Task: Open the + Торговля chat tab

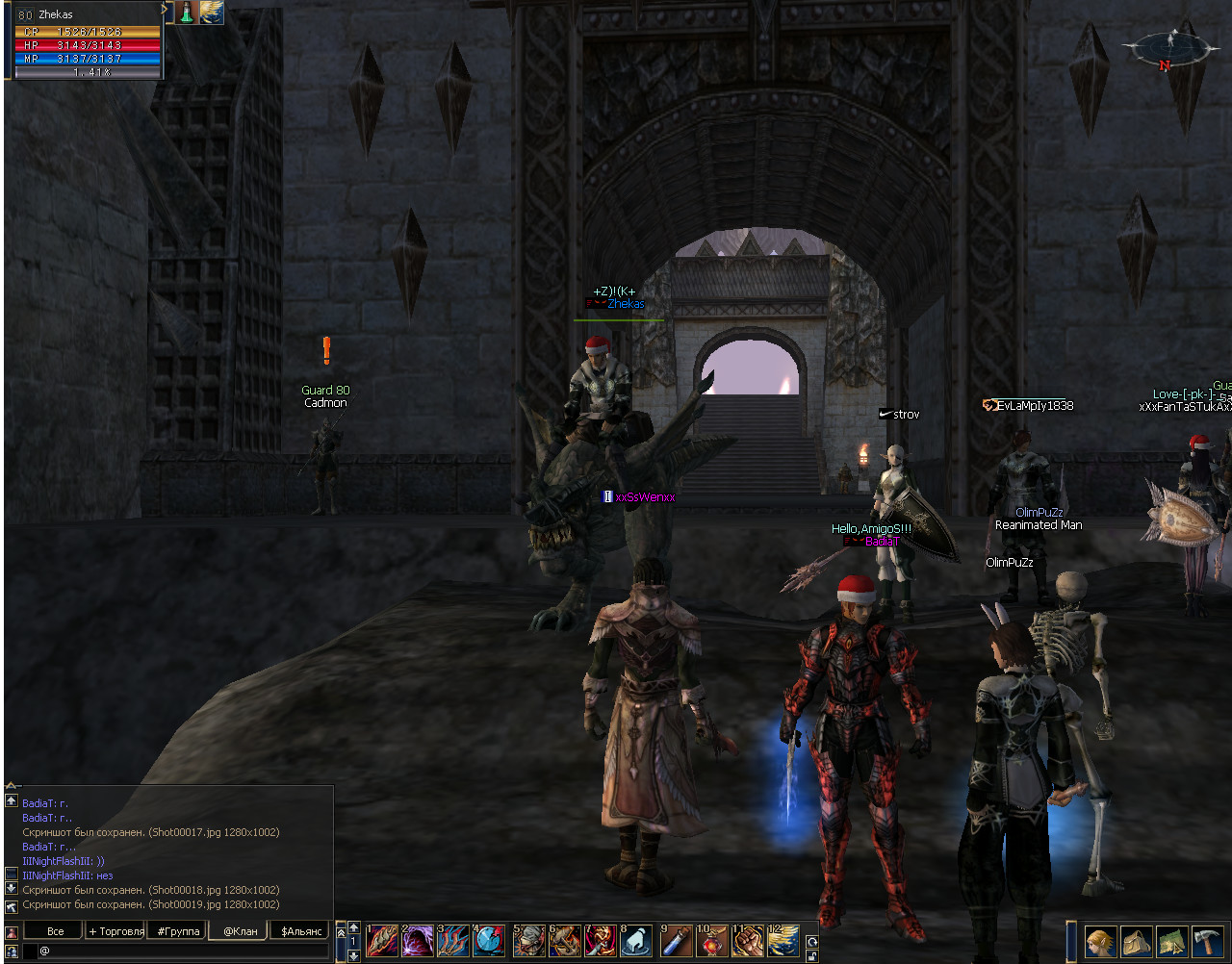Action: (x=116, y=931)
